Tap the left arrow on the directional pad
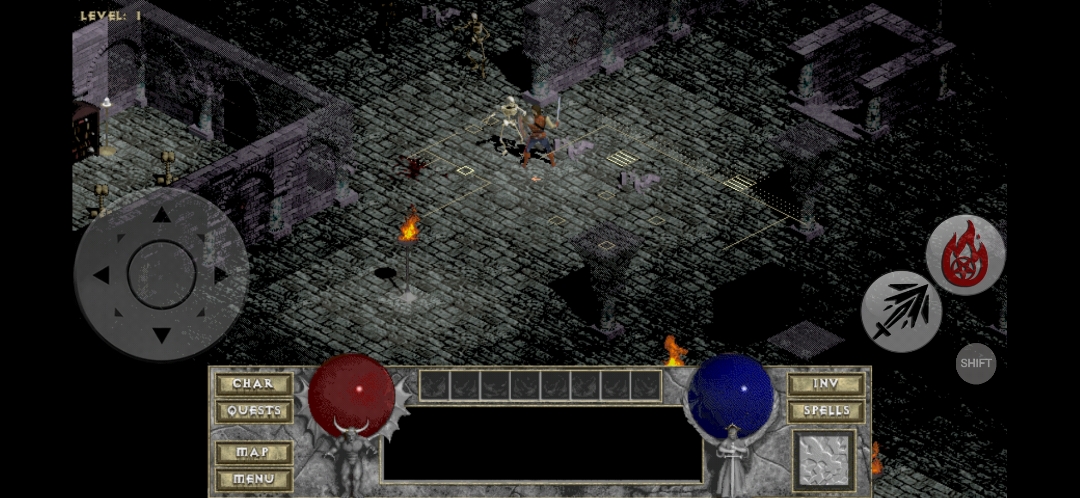Image resolution: width=1080 pixels, height=498 pixels. tap(101, 275)
